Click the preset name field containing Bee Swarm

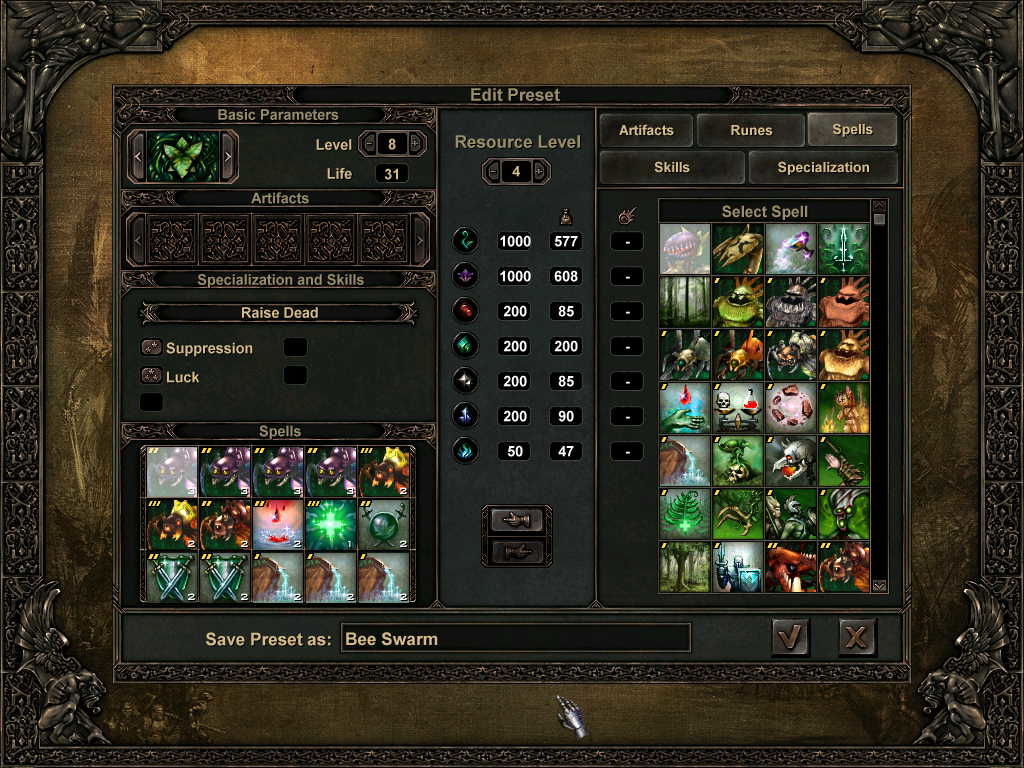click(x=515, y=638)
